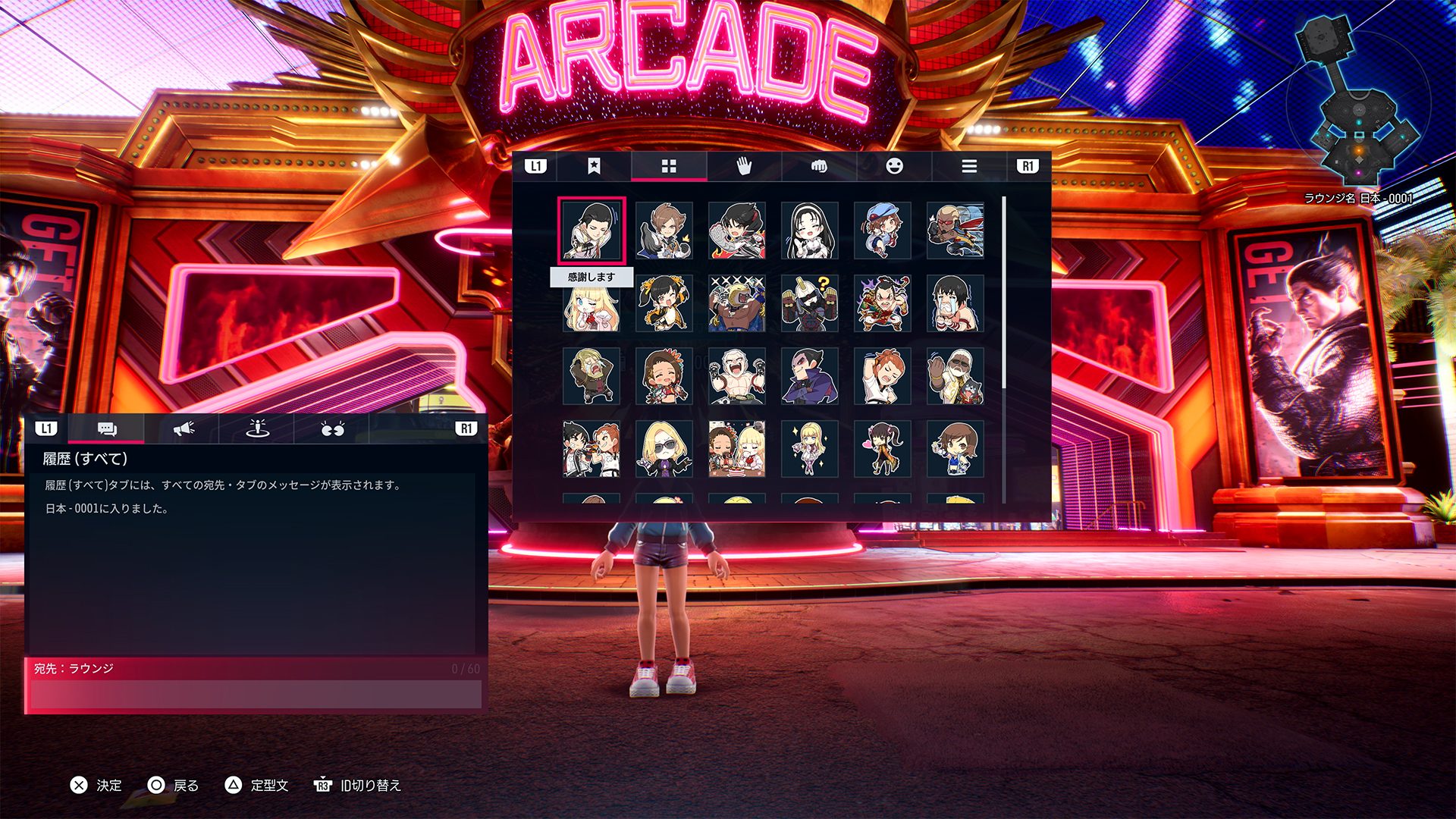The image size is (1456, 819).
Task: Select the fist emote tab
Action: pyautogui.click(x=819, y=166)
